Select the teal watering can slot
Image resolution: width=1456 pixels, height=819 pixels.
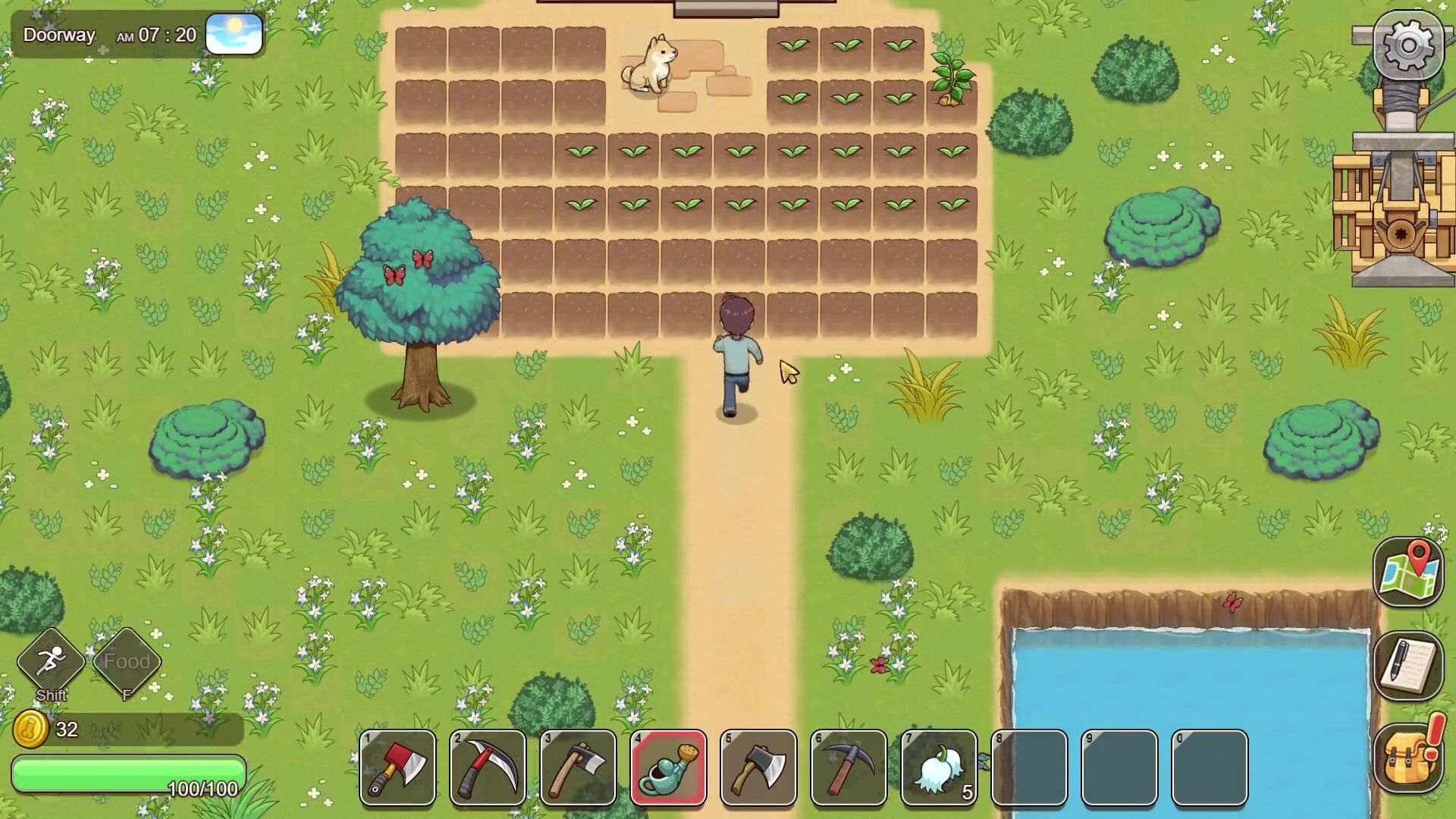click(x=668, y=767)
